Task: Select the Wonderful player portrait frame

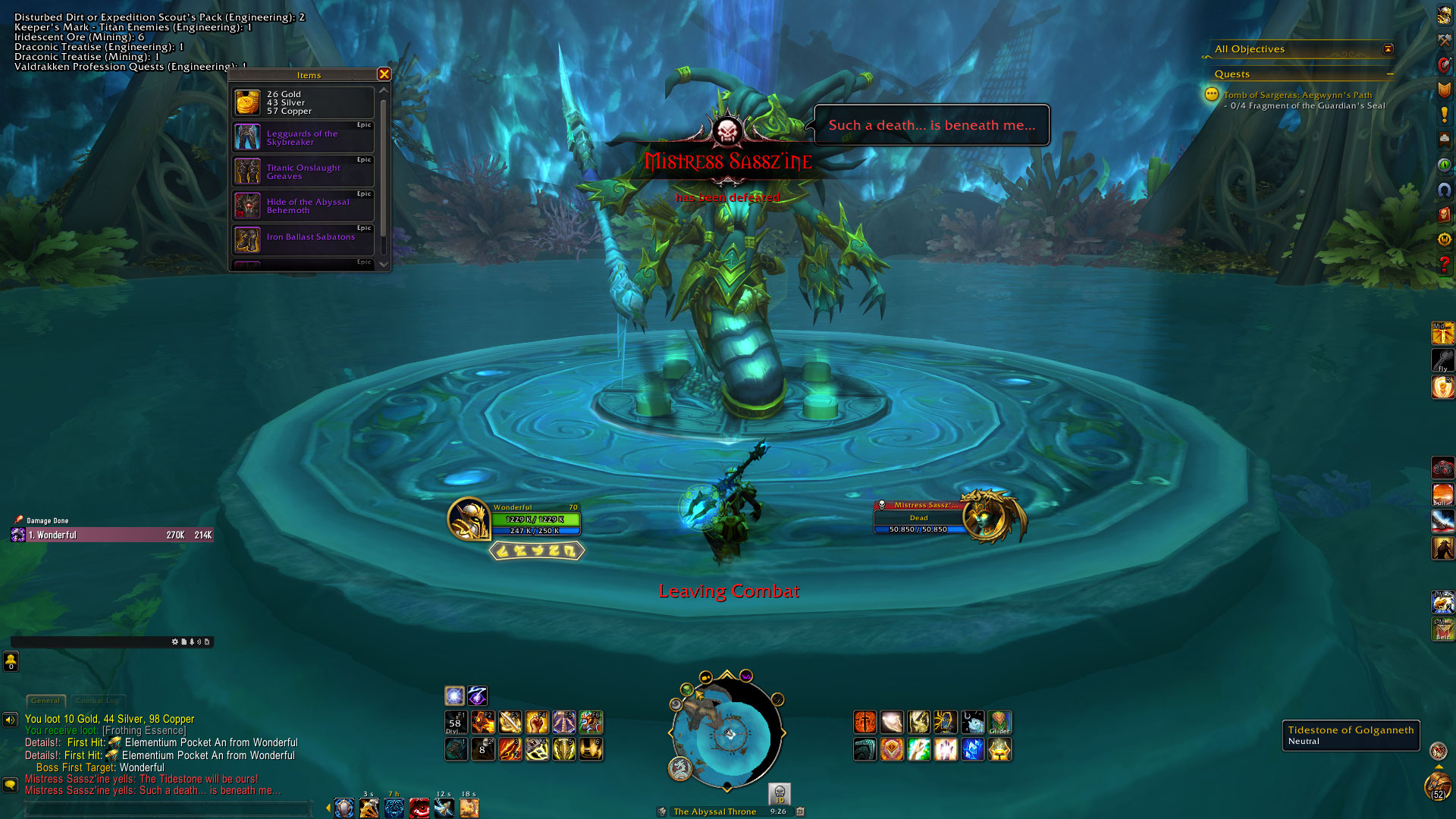Action: [469, 519]
